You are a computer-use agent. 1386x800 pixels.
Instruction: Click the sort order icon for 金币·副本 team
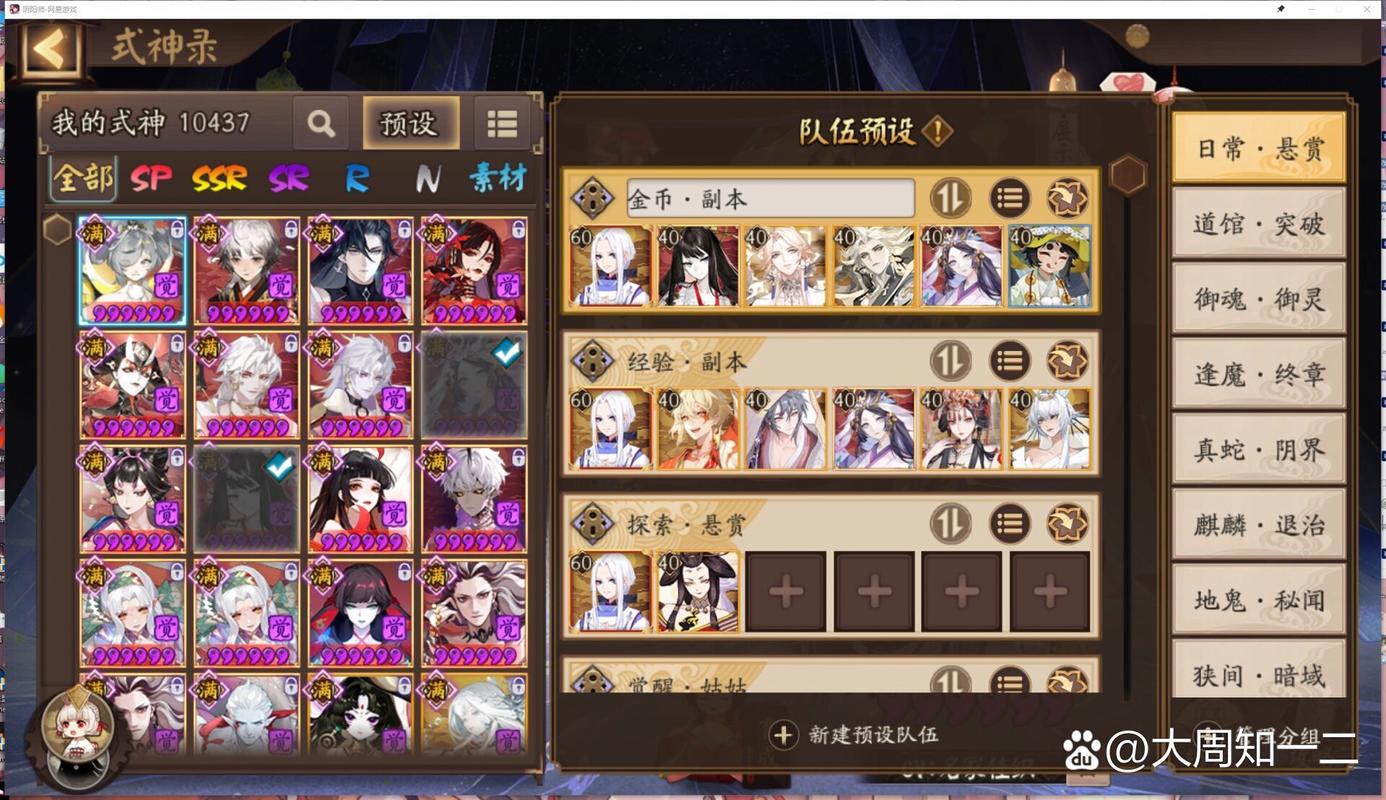tap(949, 197)
